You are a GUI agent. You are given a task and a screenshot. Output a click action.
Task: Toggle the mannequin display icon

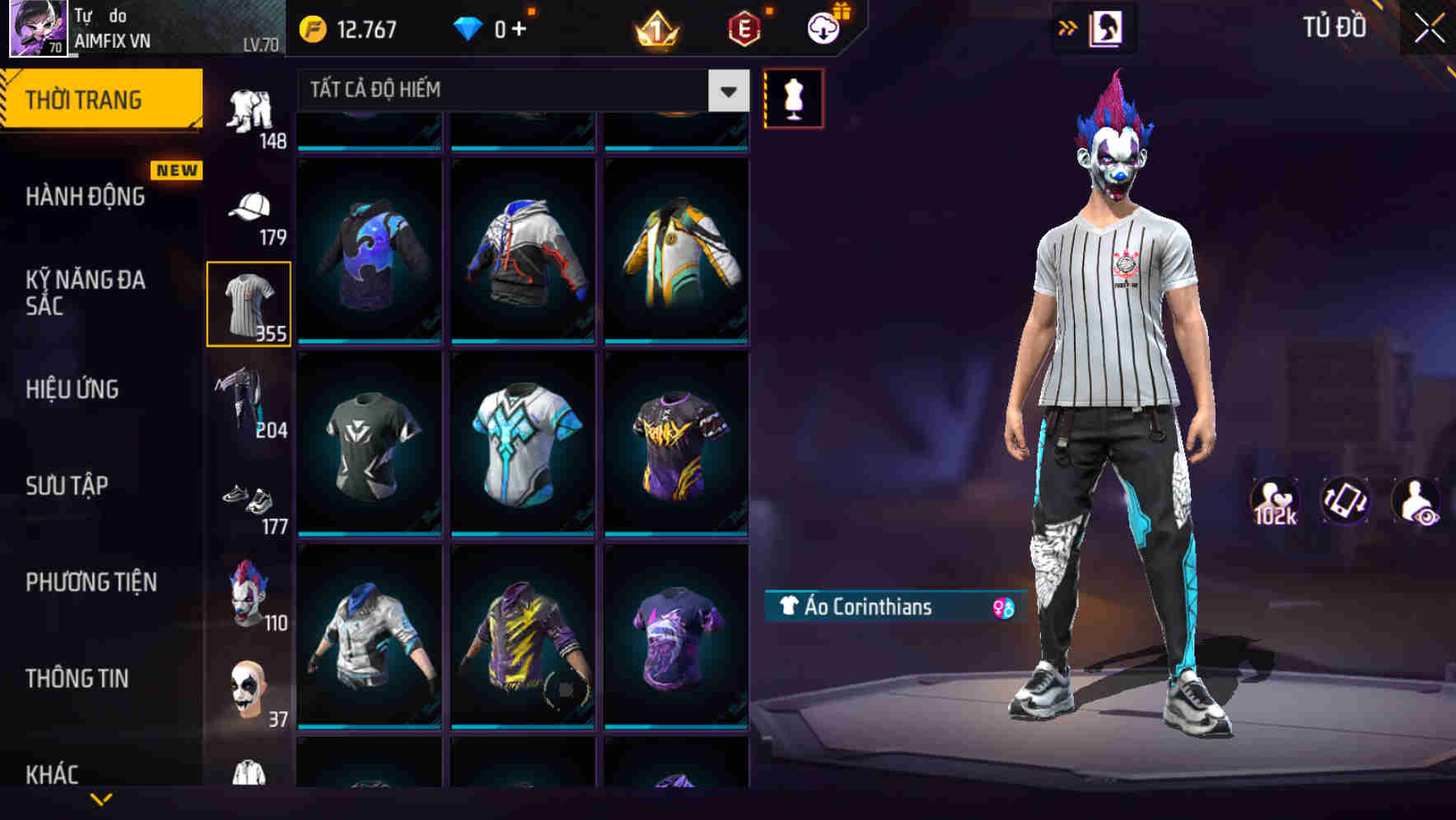click(x=793, y=98)
